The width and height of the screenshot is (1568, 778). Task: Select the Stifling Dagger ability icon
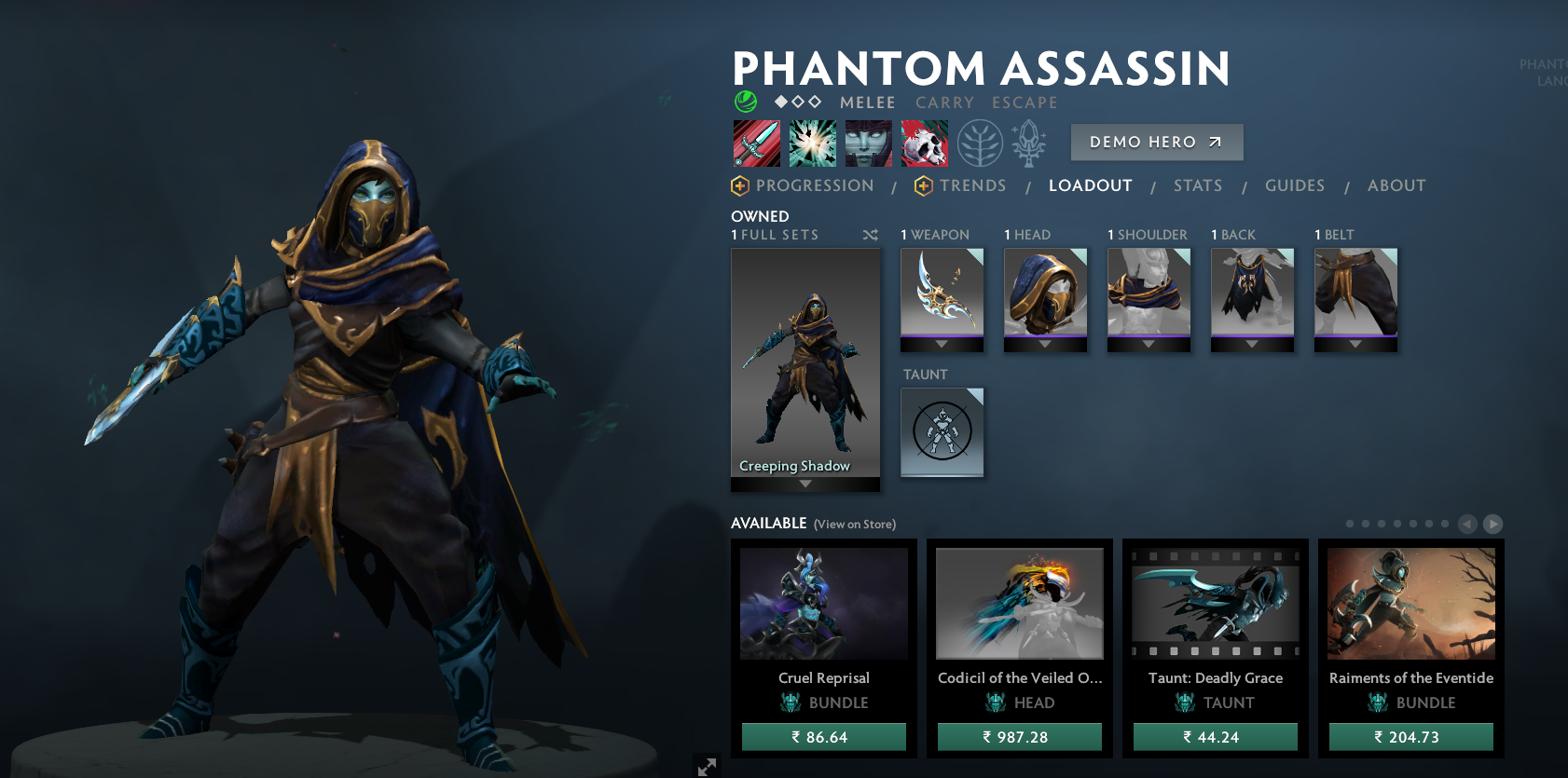tap(756, 143)
